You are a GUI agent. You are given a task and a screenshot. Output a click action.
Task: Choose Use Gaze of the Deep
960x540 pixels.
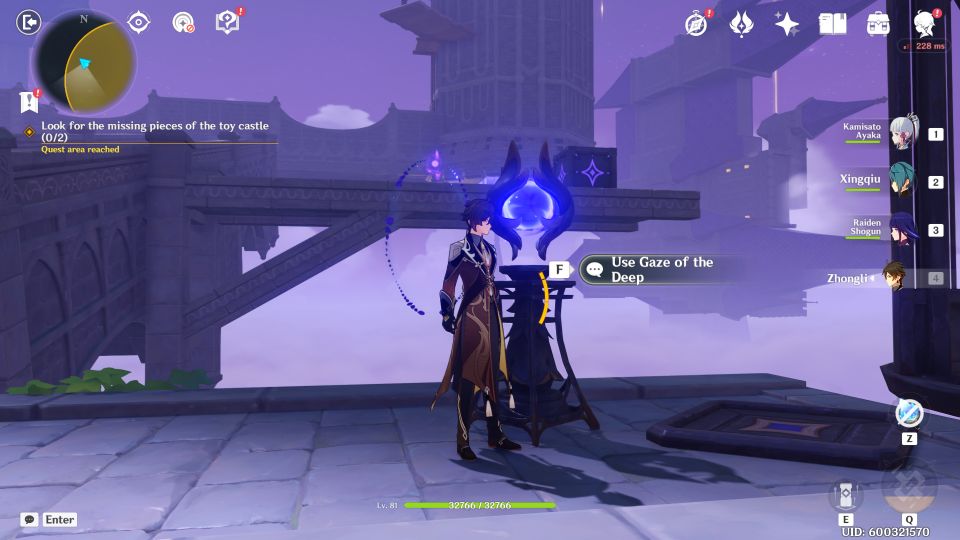click(661, 269)
